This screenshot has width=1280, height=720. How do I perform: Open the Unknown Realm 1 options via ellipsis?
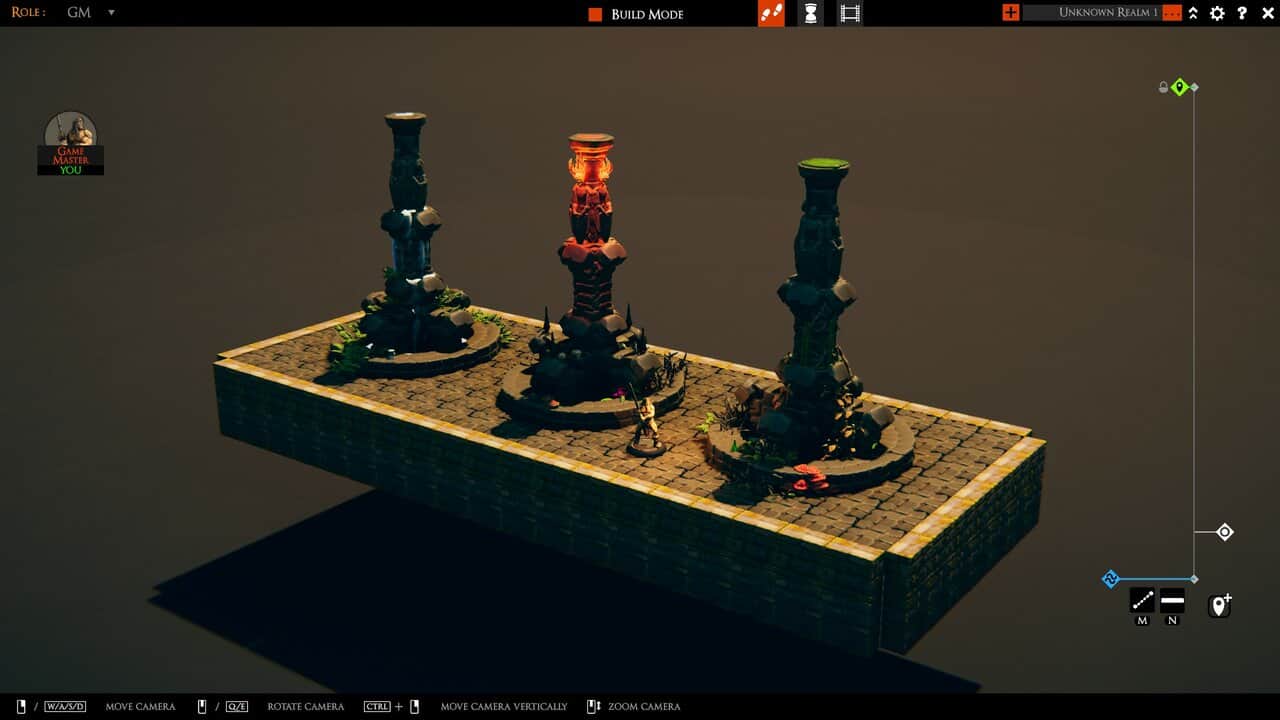(1172, 13)
